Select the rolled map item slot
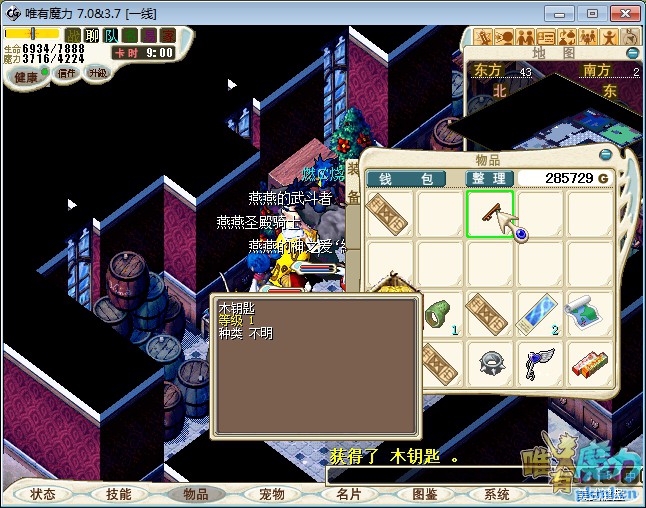 pyautogui.click(x=590, y=314)
